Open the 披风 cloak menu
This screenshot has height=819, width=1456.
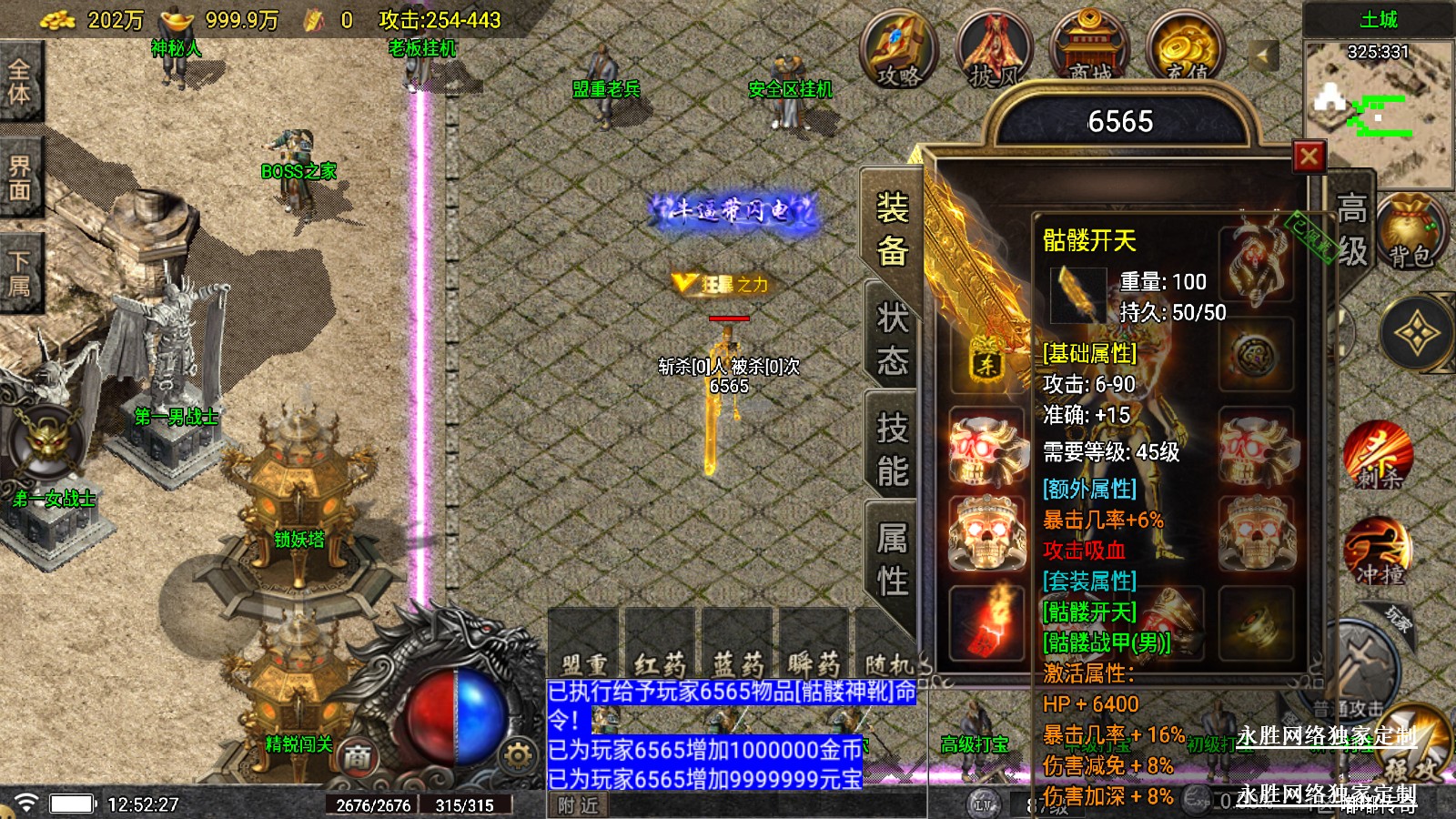click(994, 50)
